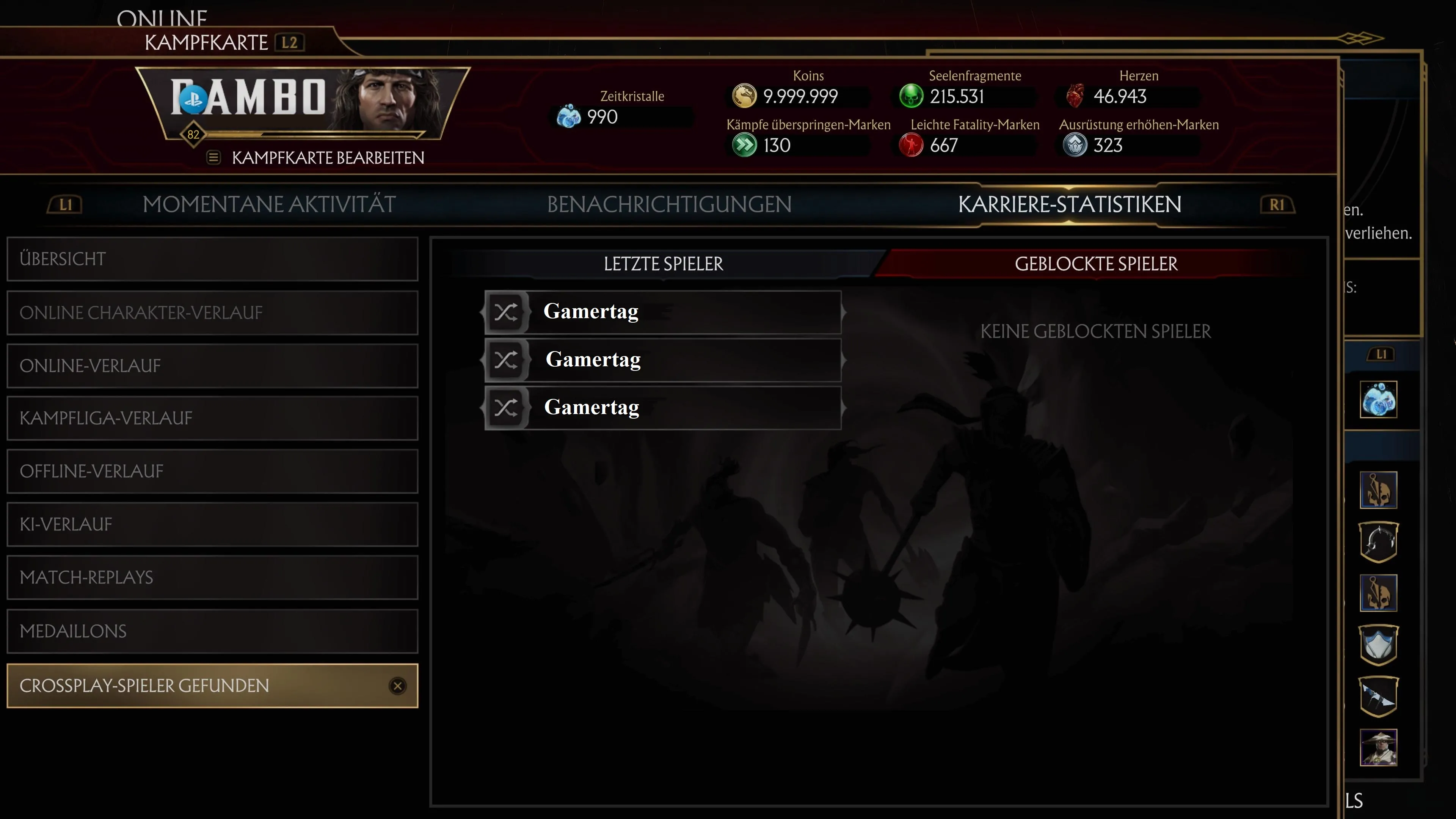Open the Online-Verlauf entry
This screenshot has height=819, width=1456.
(212, 366)
